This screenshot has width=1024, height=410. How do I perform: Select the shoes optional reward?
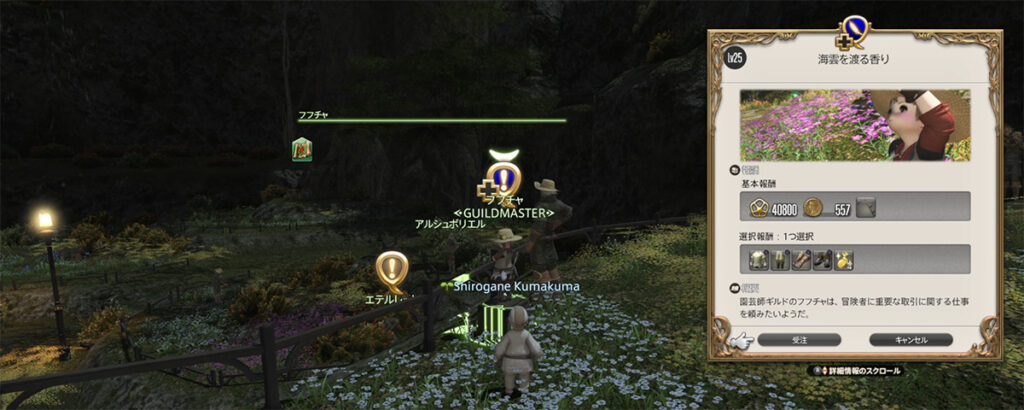coord(823,261)
